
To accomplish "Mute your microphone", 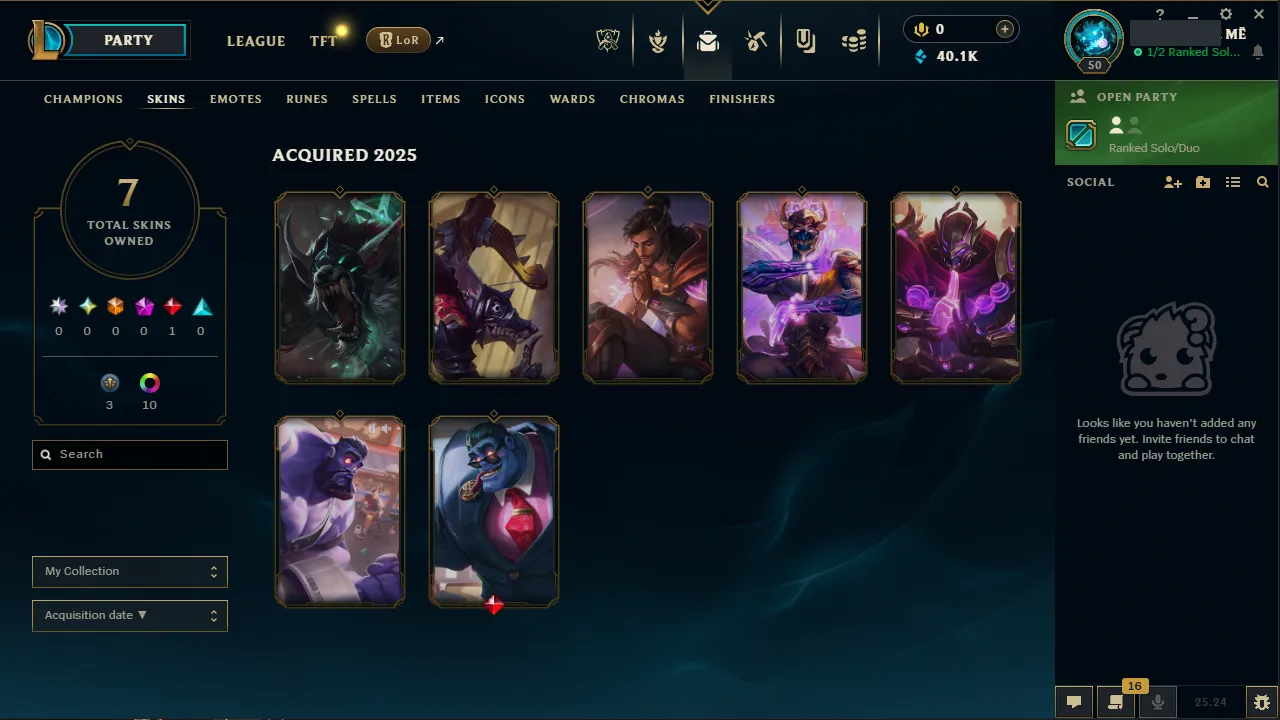I will pos(1157,701).
